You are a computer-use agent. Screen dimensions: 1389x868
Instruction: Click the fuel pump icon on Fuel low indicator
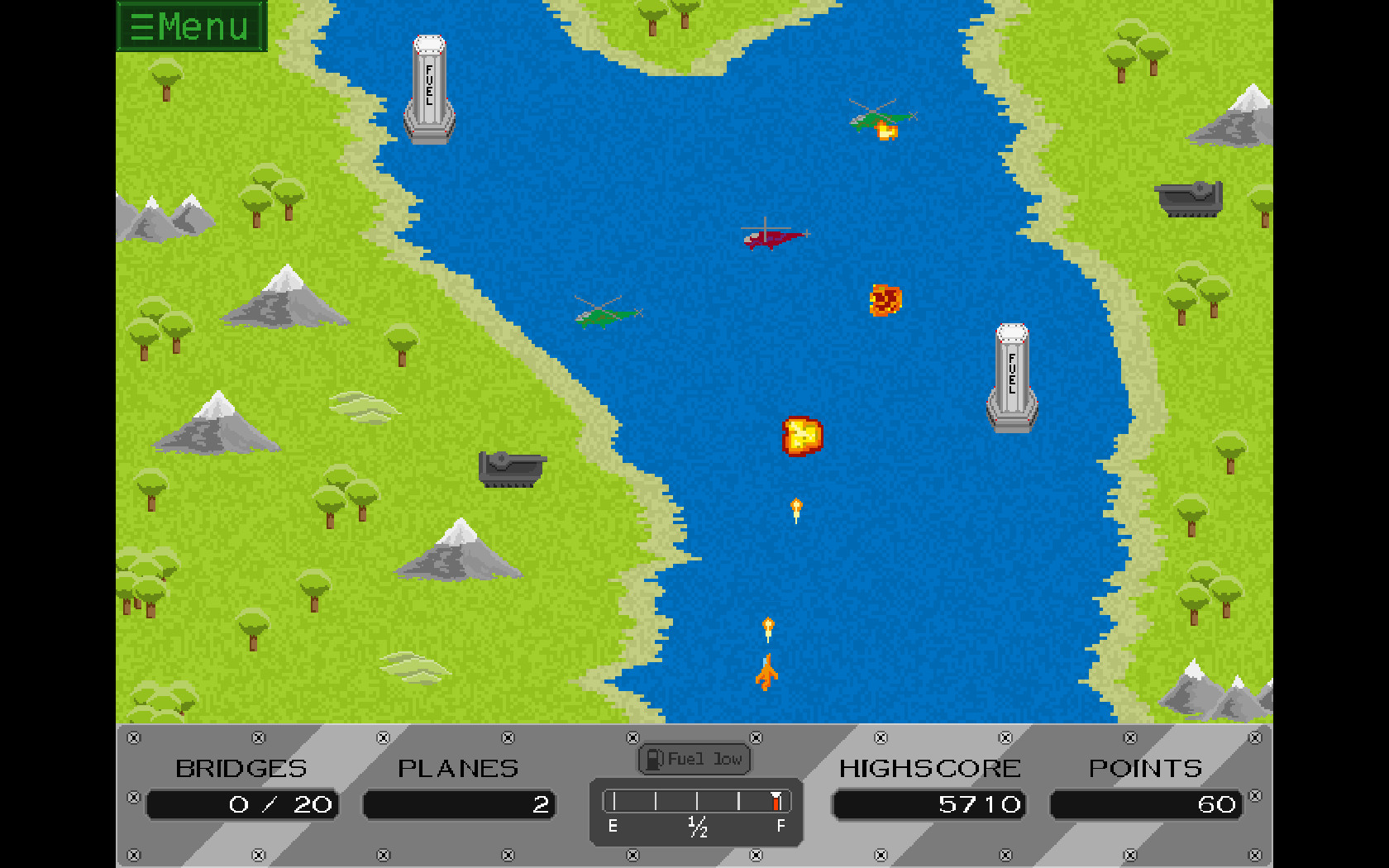tap(654, 757)
